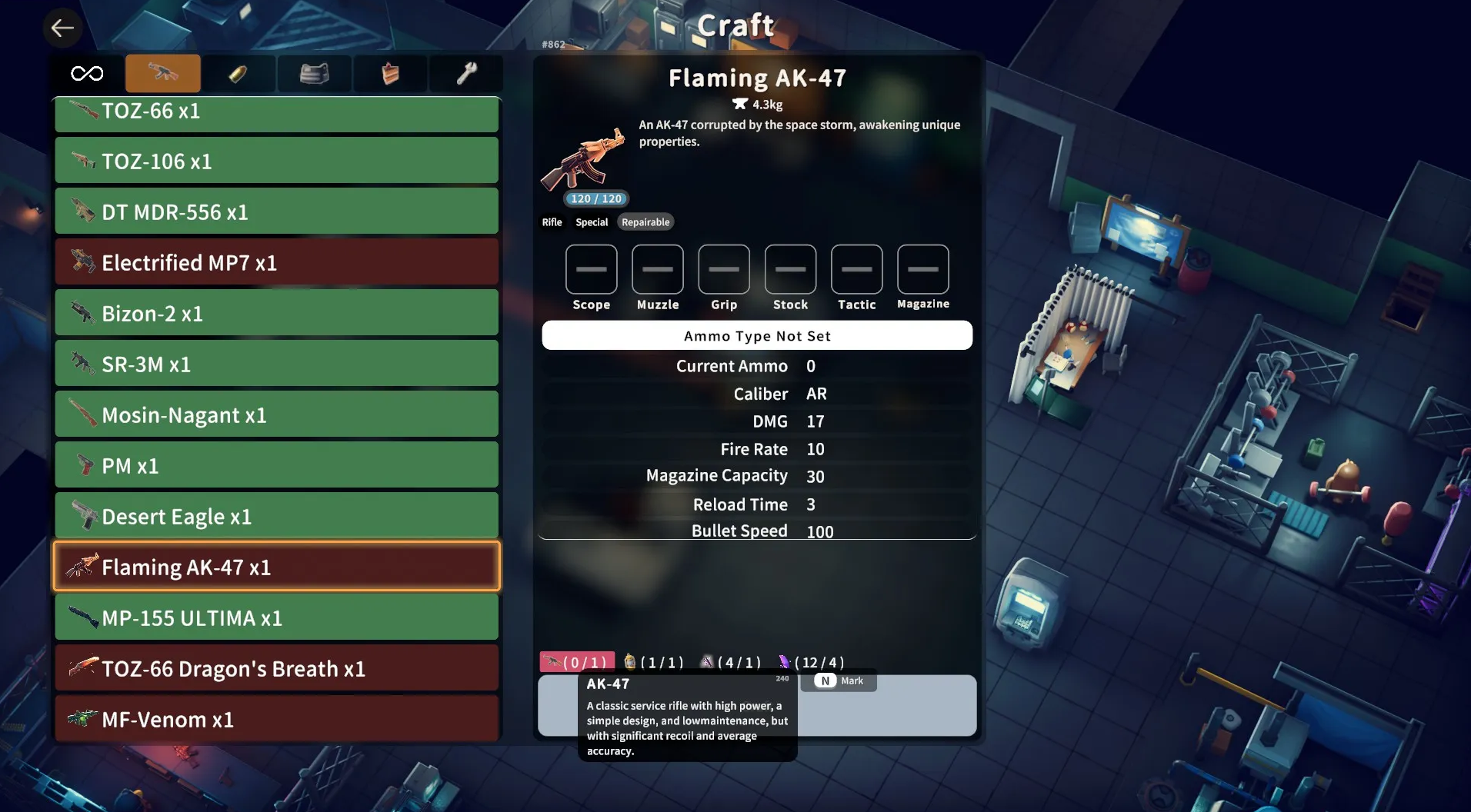Viewport: 1471px width, 812px height.
Task: Select the MF-Venom recipe
Action: click(x=276, y=720)
